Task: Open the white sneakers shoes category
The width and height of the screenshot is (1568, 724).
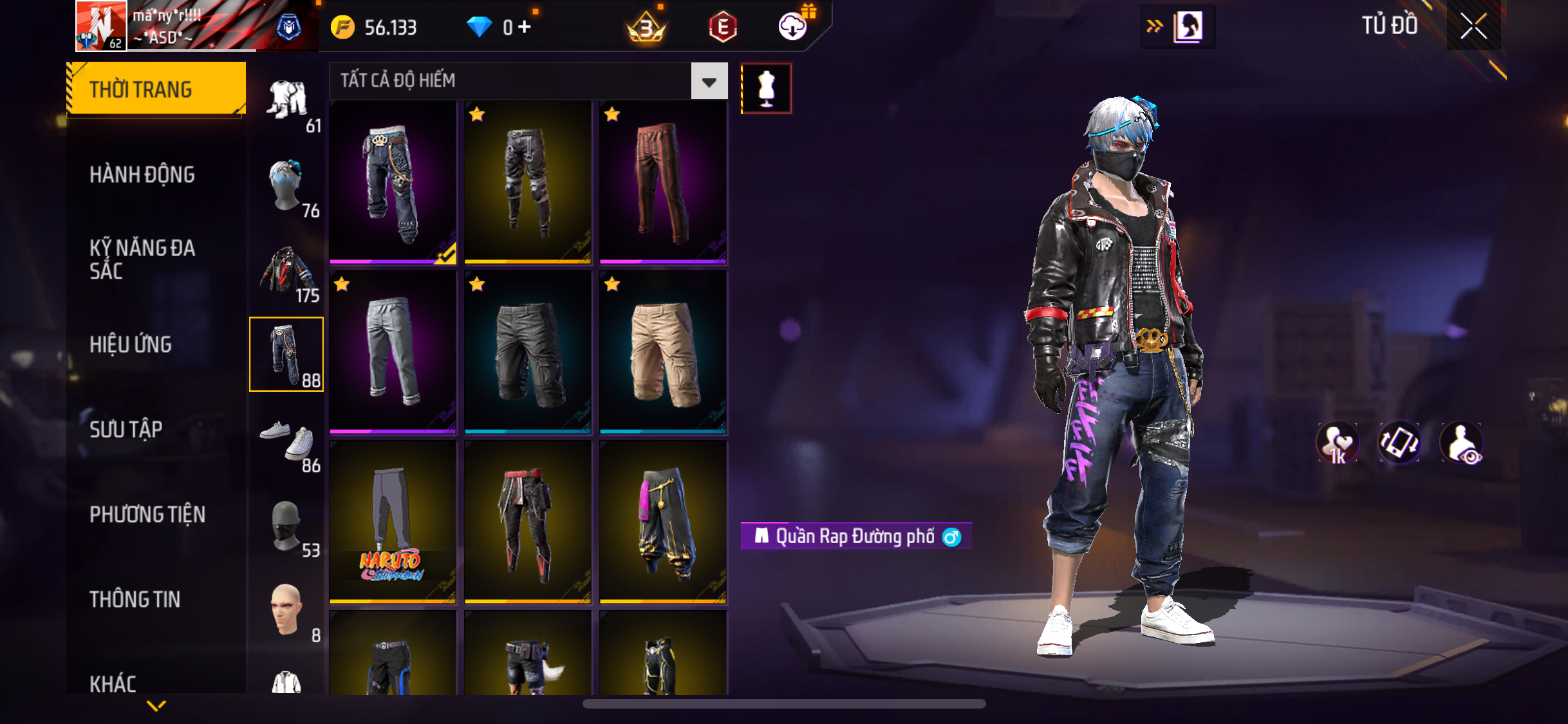Action: (287, 441)
